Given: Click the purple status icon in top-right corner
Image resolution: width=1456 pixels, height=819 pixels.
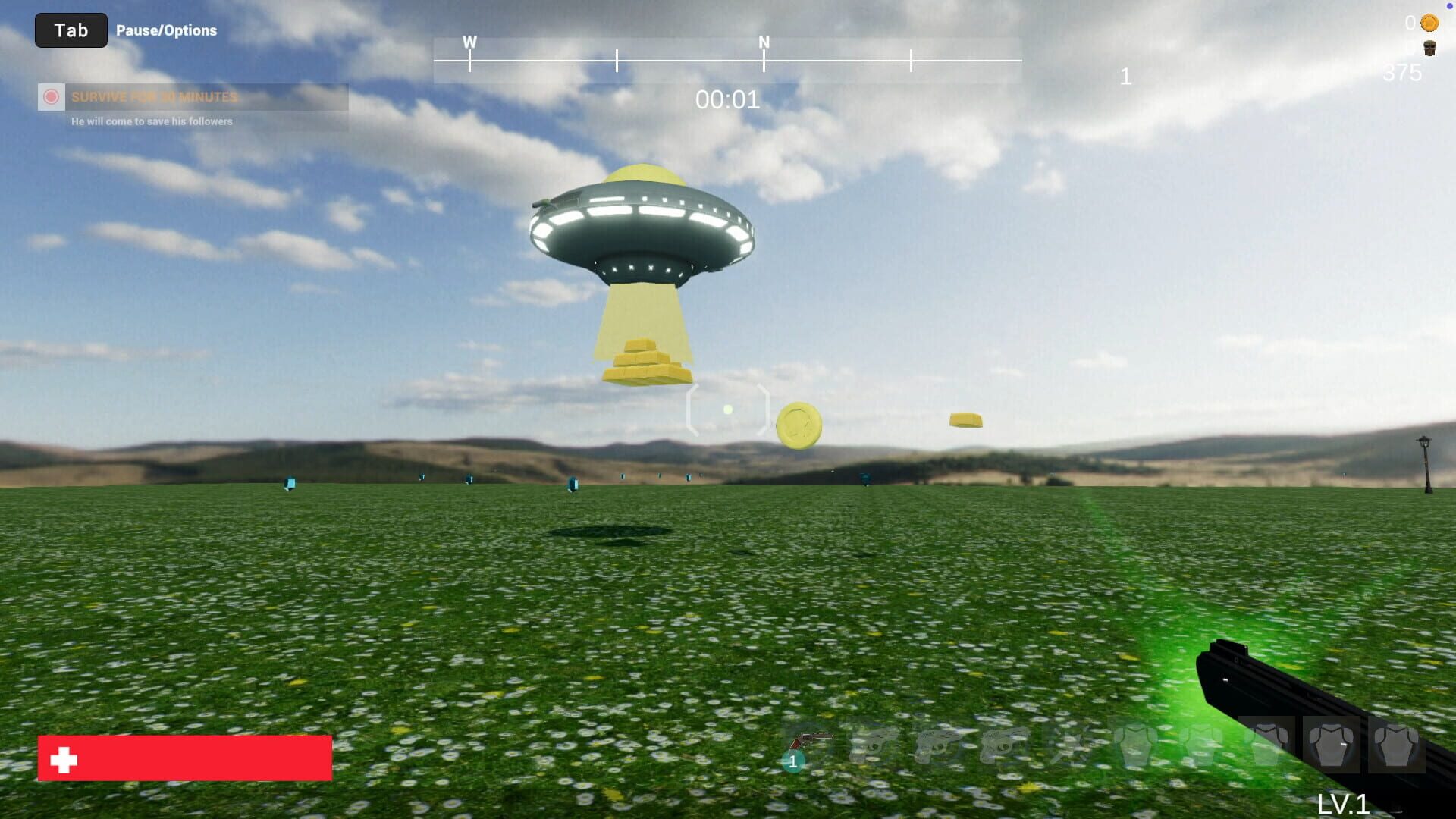Looking at the screenshot, I should [x=1449, y=6].
